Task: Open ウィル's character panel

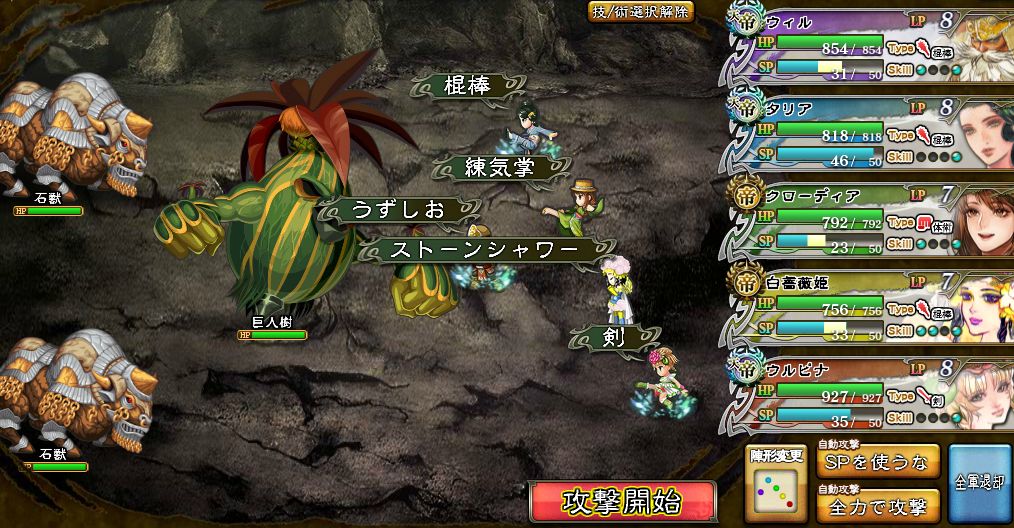Action: (x=868, y=44)
